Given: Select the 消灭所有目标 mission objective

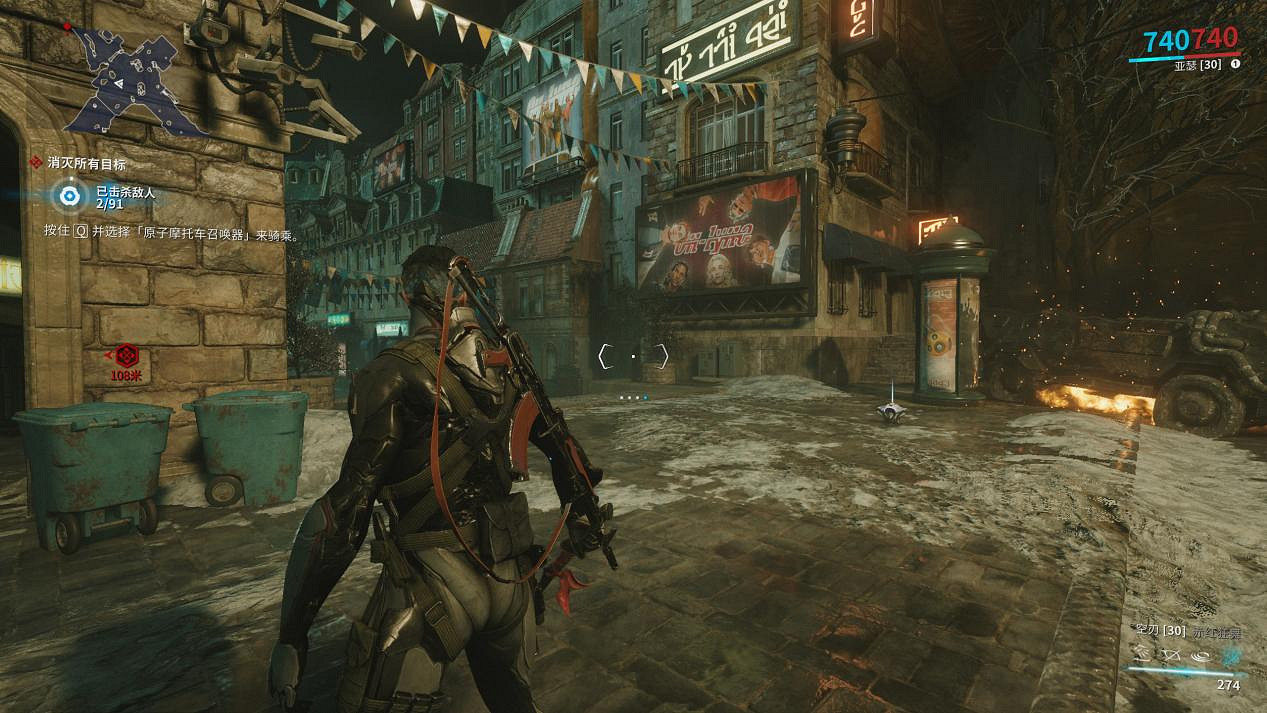Looking at the screenshot, I should tap(85, 163).
